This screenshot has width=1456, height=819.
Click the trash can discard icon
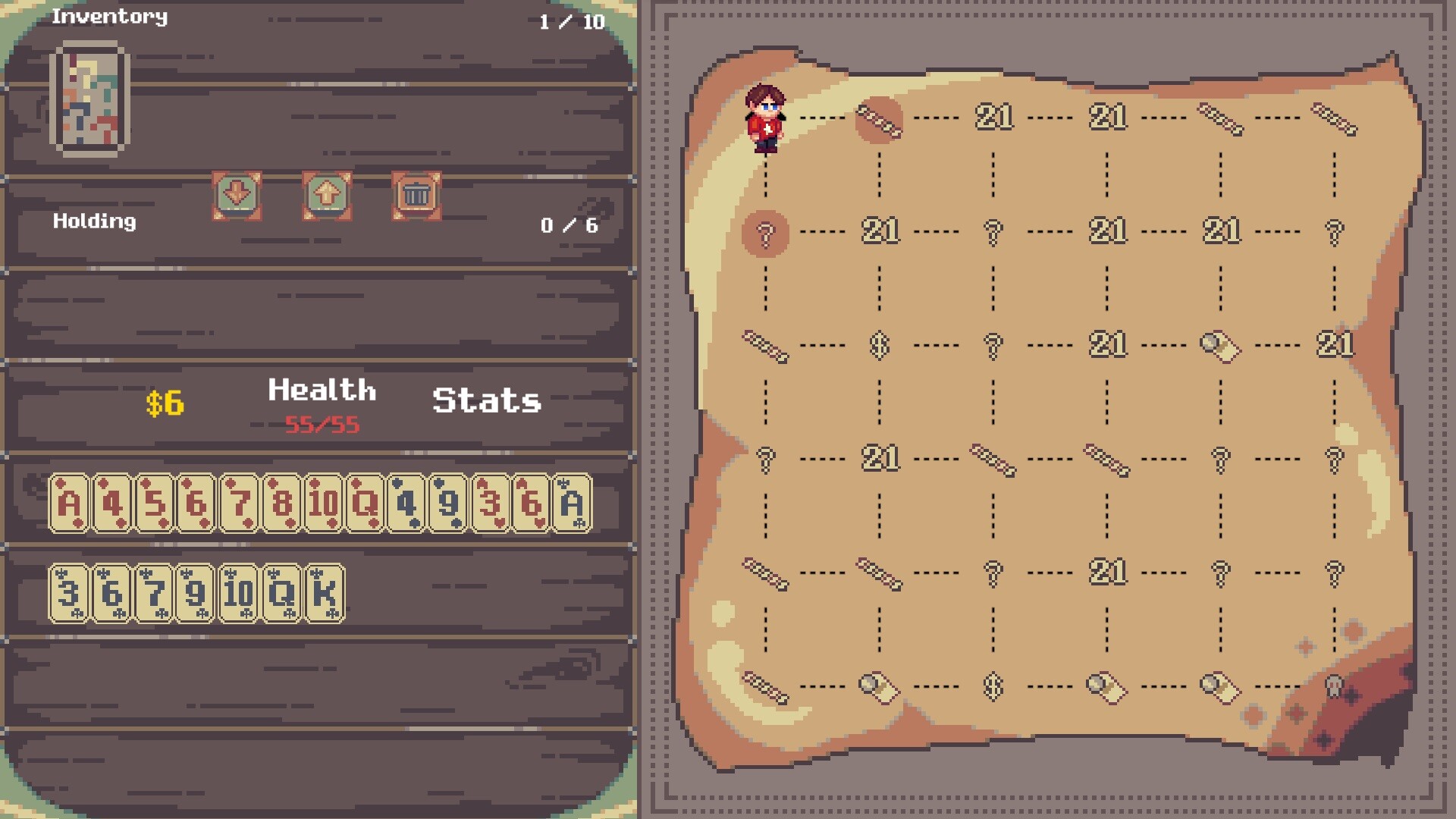pos(415,195)
